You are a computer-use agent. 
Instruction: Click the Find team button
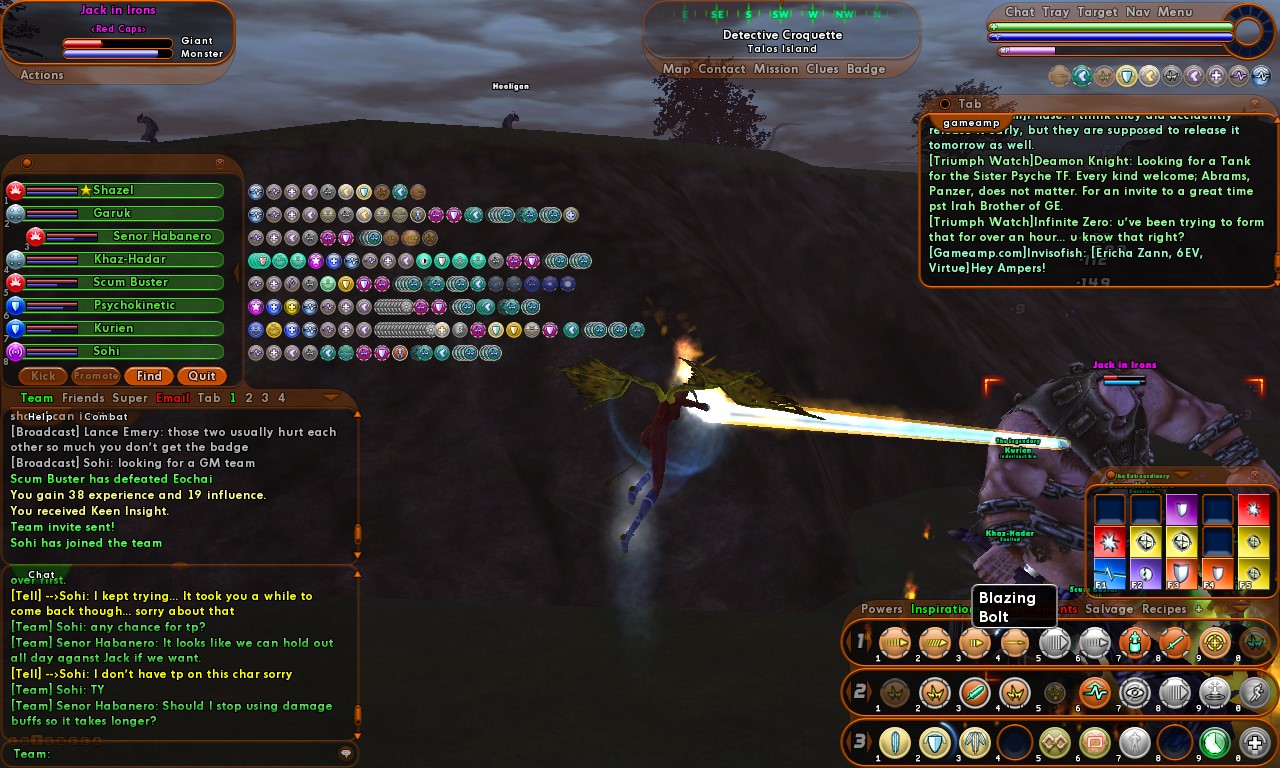149,376
